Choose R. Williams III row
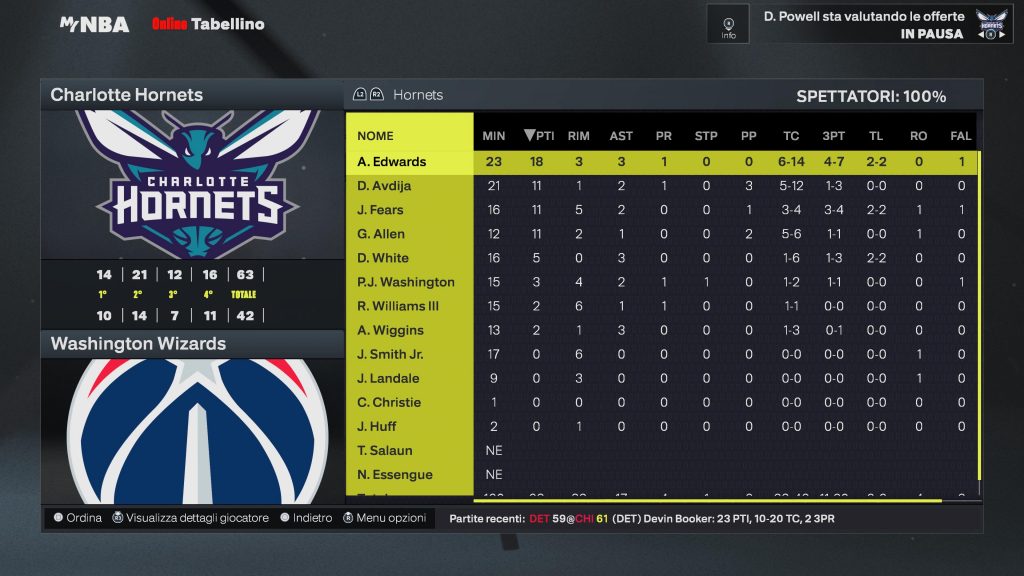 pyautogui.click(x=398, y=306)
